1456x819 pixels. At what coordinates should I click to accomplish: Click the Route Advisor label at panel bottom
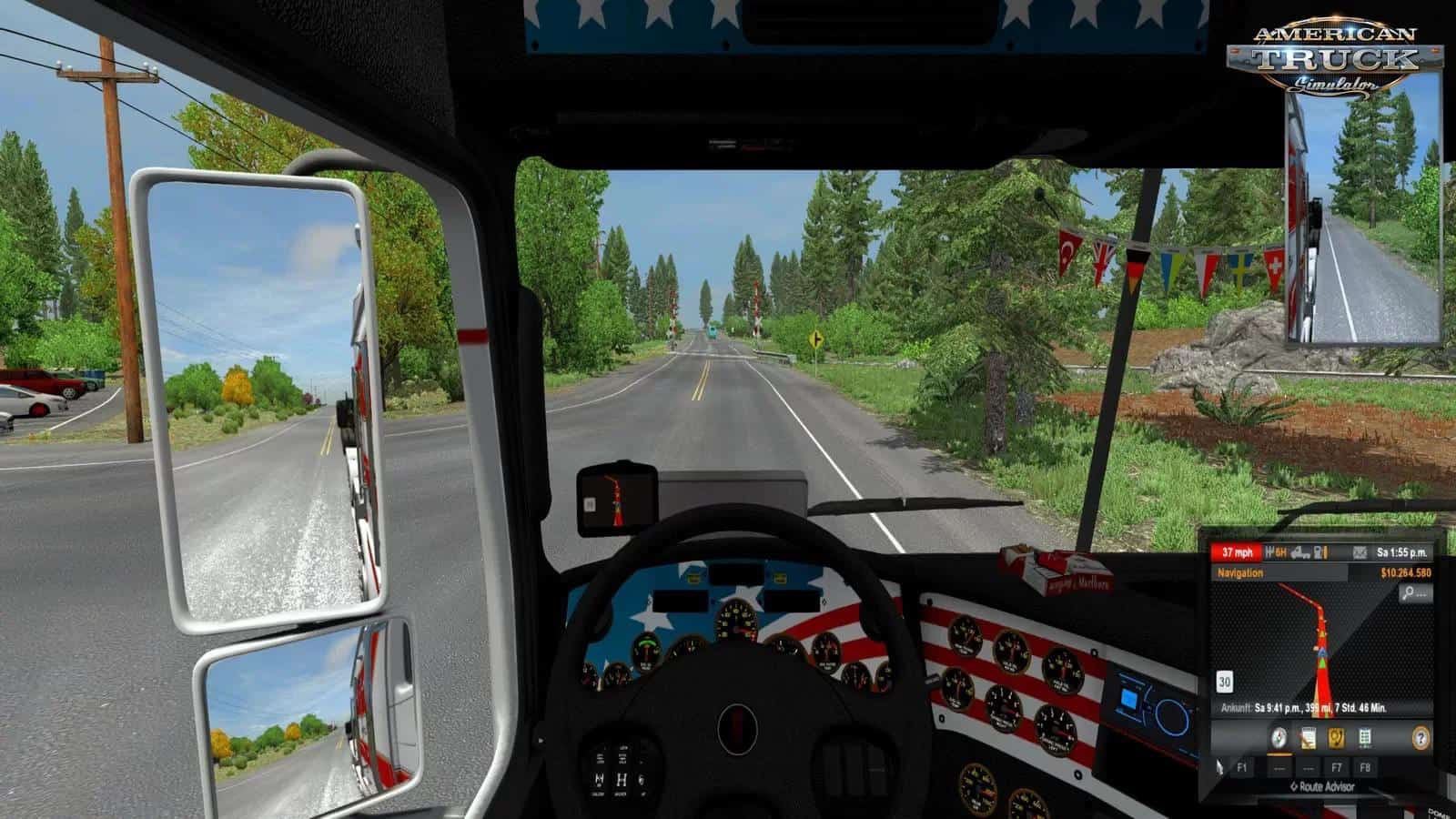click(1322, 787)
